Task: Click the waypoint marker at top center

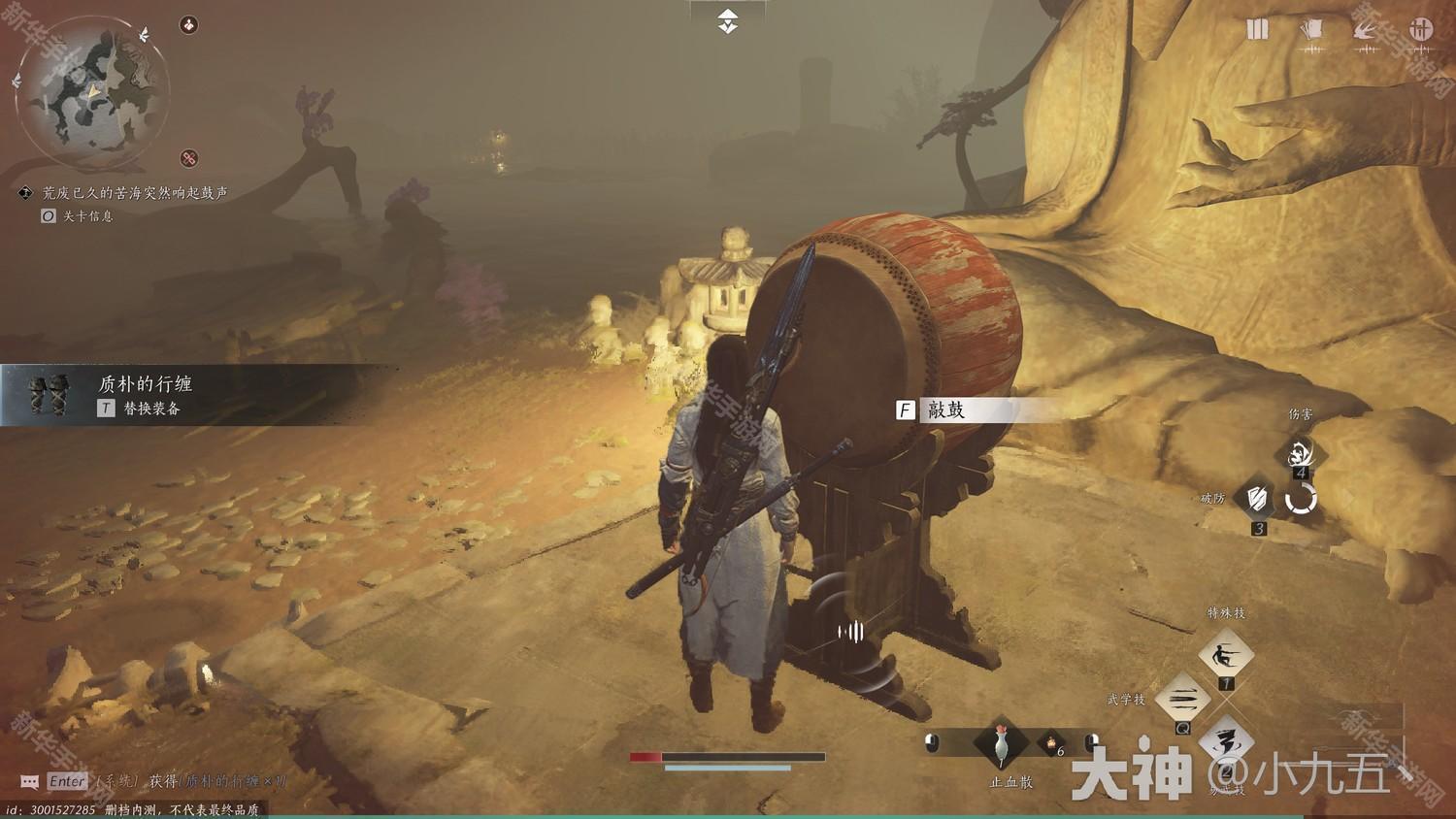Action: coord(728,21)
